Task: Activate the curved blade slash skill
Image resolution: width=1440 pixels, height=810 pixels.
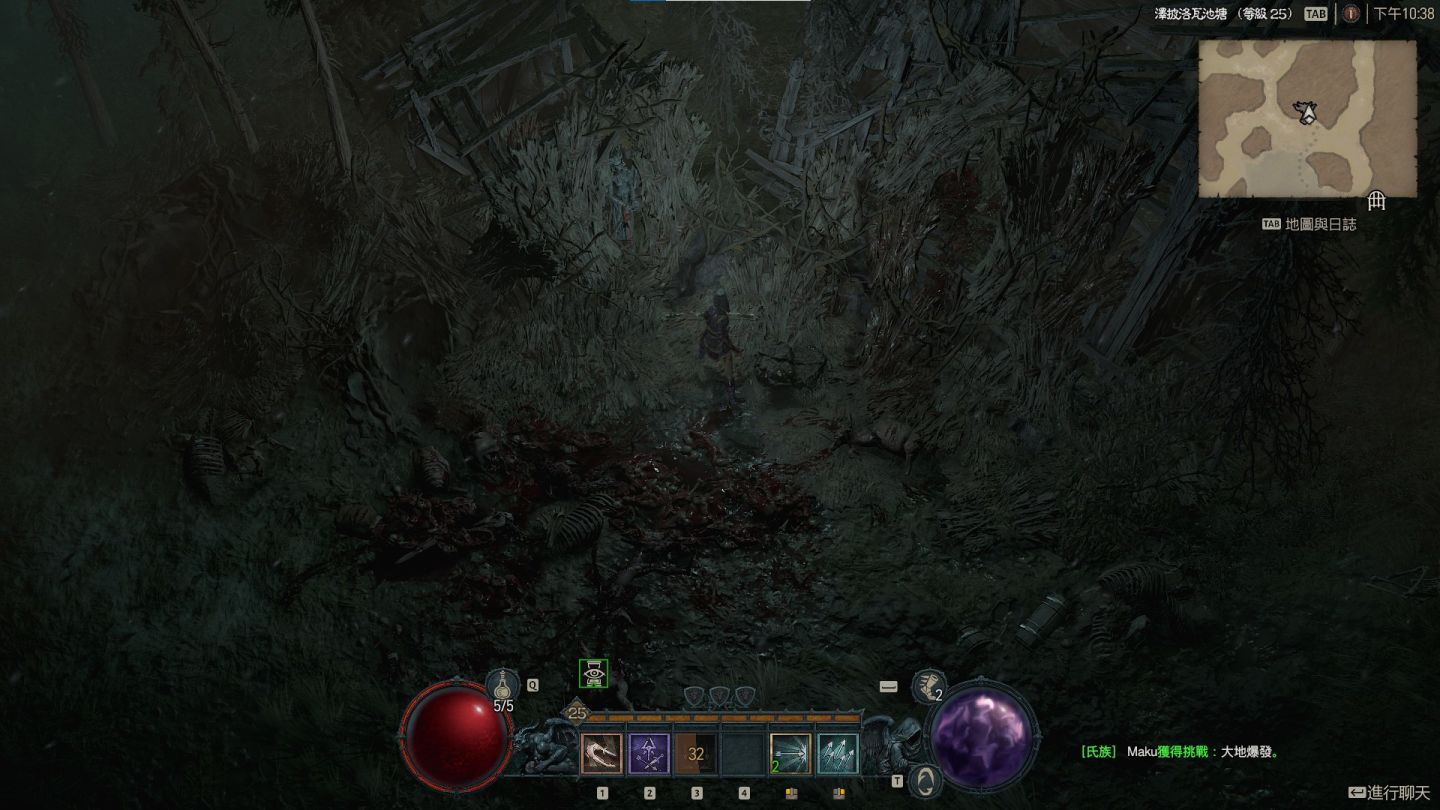Action: click(602, 754)
